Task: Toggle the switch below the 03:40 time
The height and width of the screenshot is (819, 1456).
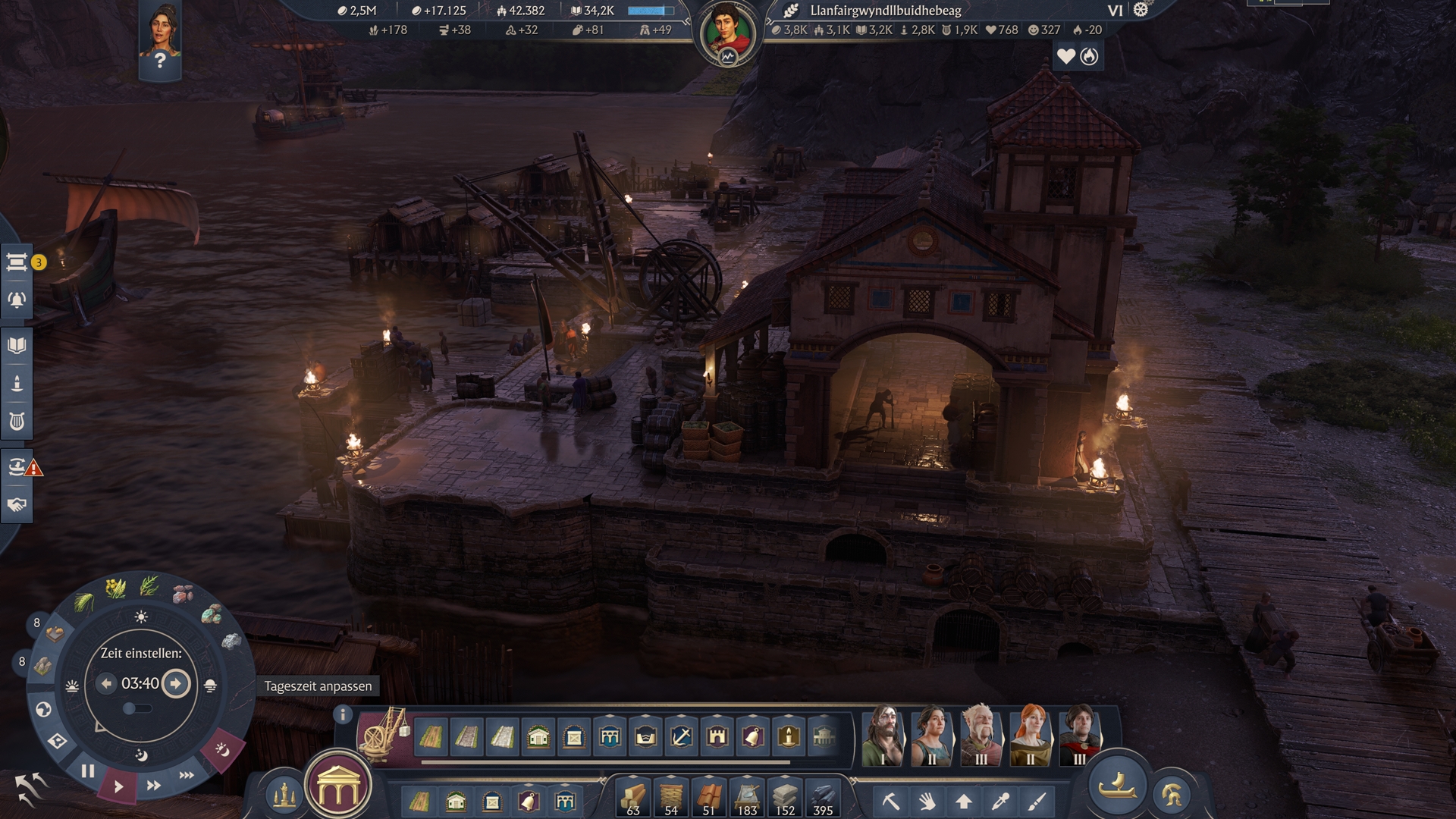Action: click(x=136, y=708)
